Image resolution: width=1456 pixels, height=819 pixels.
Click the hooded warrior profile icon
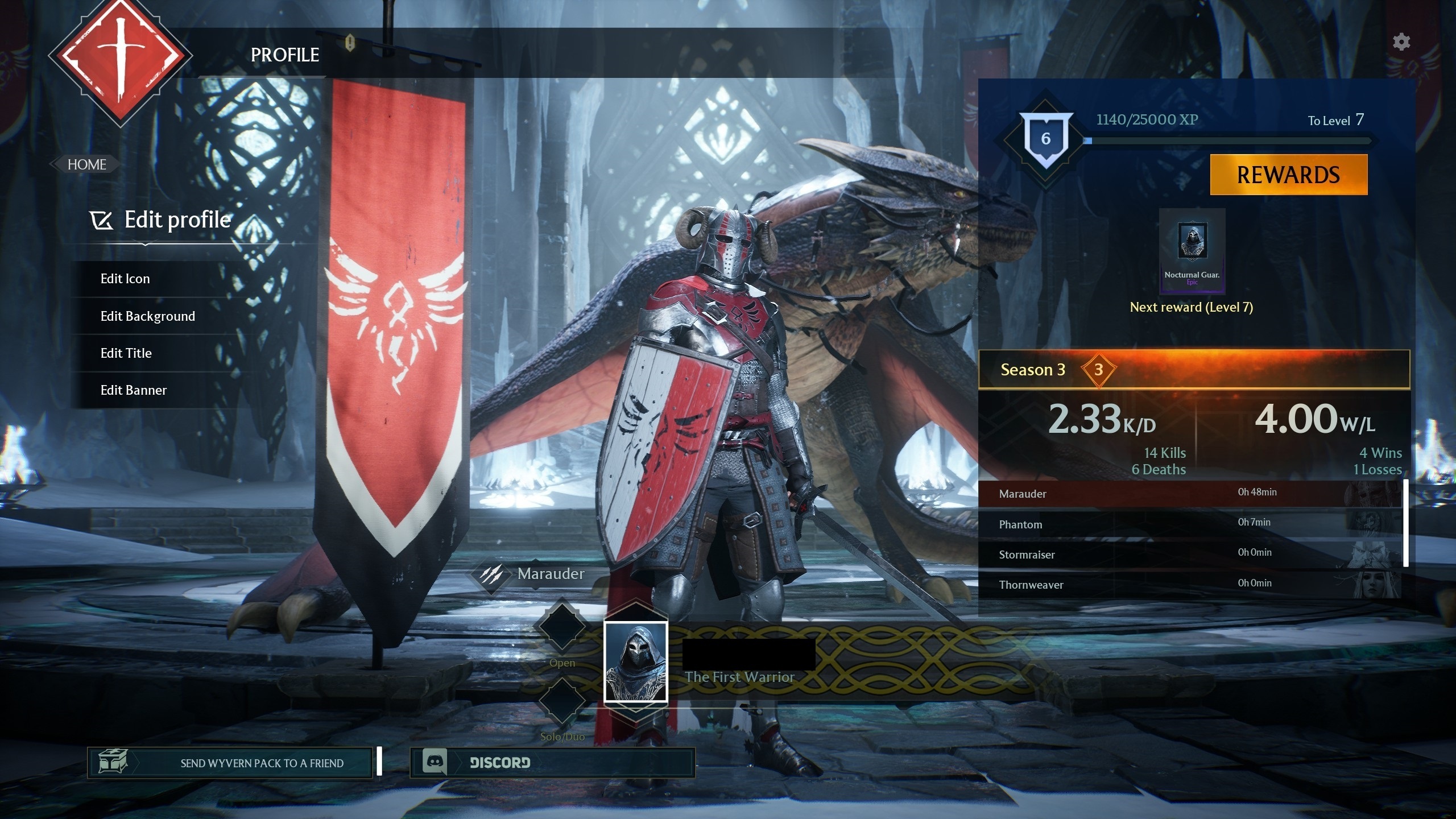(635, 662)
